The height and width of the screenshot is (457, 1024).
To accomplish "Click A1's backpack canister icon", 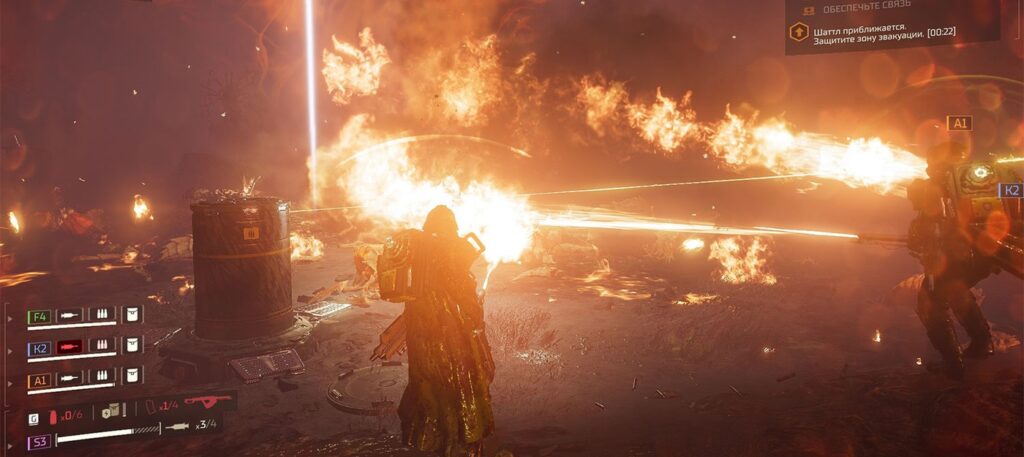I will (x=132, y=376).
